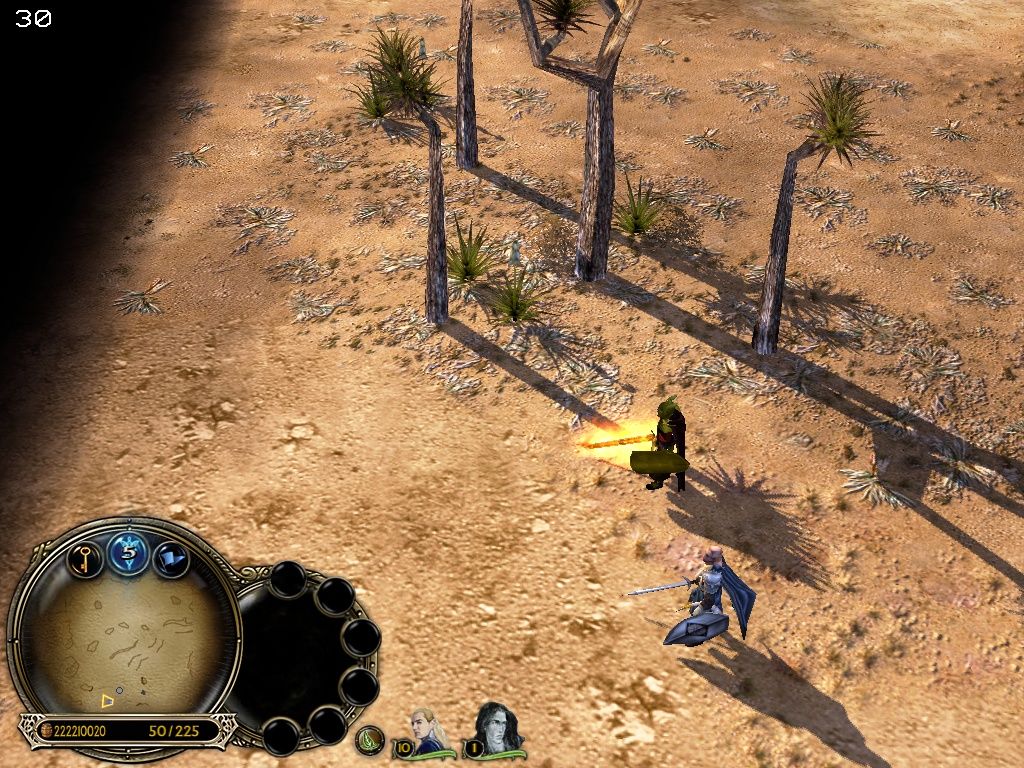1024x768 pixels.
Task: Select the dark-haired hero portrait
Action: pos(495,729)
